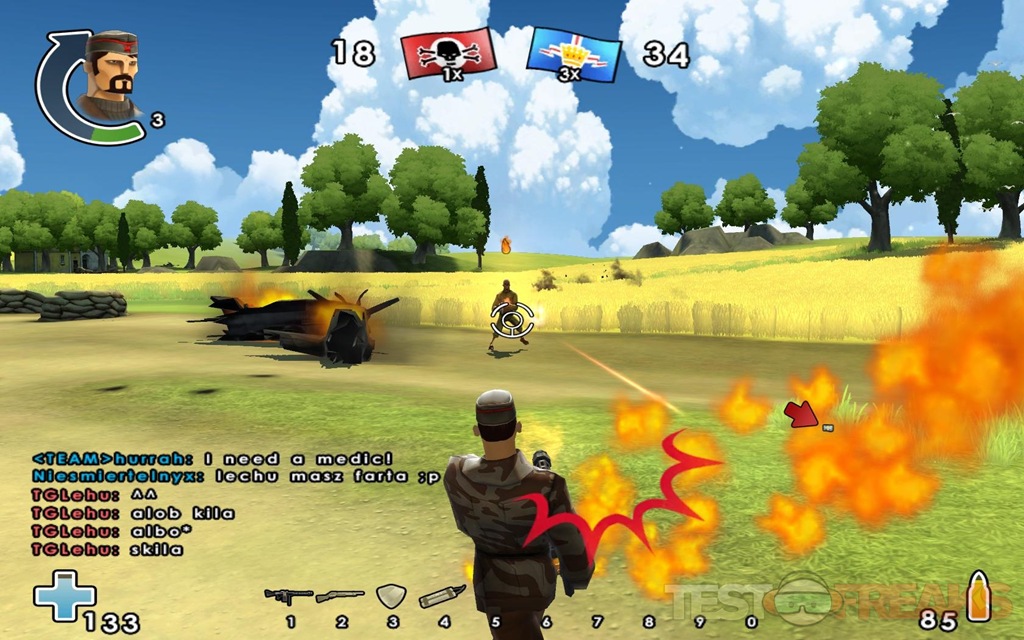Select the machine gun in slot 1
This screenshot has height=640, width=1024.
coord(288,596)
